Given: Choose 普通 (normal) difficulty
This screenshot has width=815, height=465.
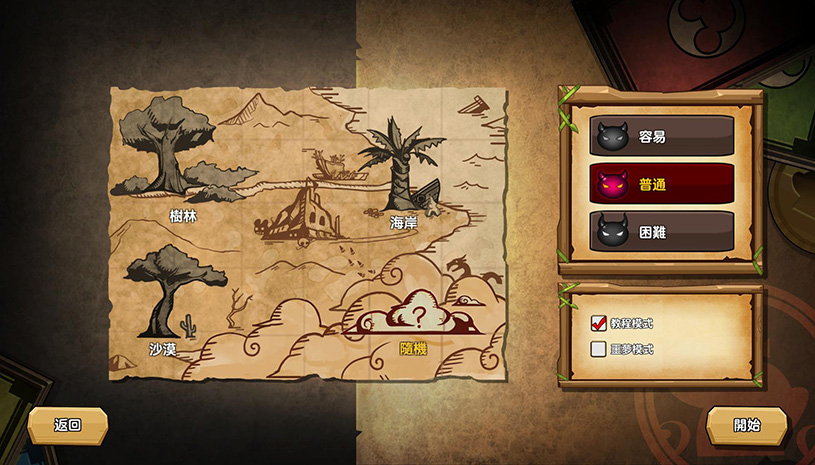Looking at the screenshot, I should coord(660,184).
